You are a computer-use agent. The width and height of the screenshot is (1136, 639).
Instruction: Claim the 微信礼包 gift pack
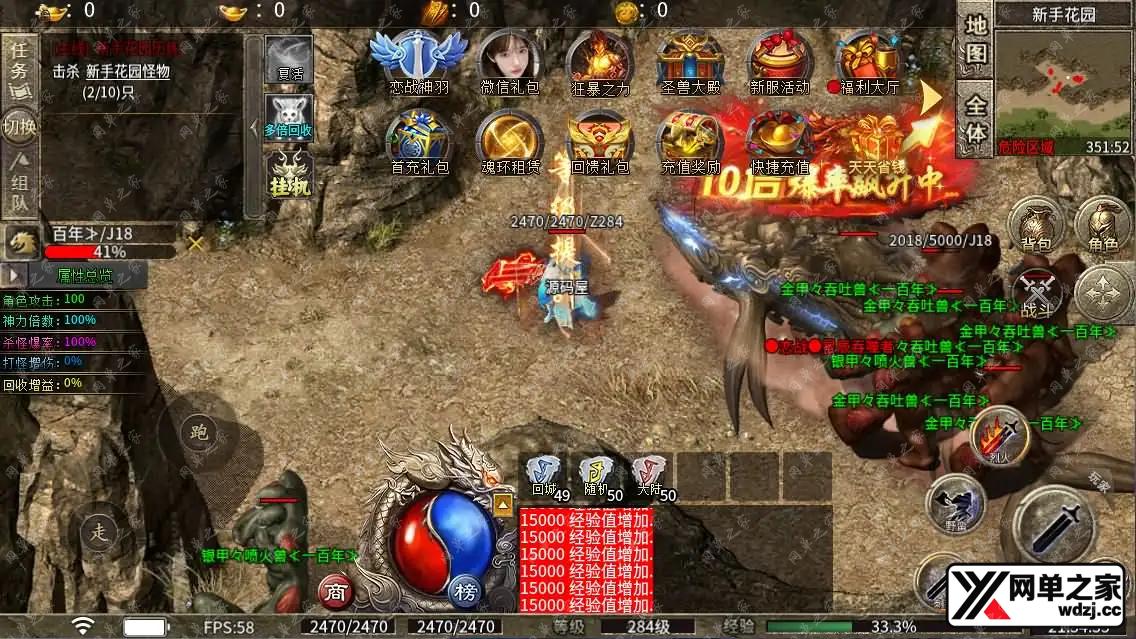(x=510, y=58)
